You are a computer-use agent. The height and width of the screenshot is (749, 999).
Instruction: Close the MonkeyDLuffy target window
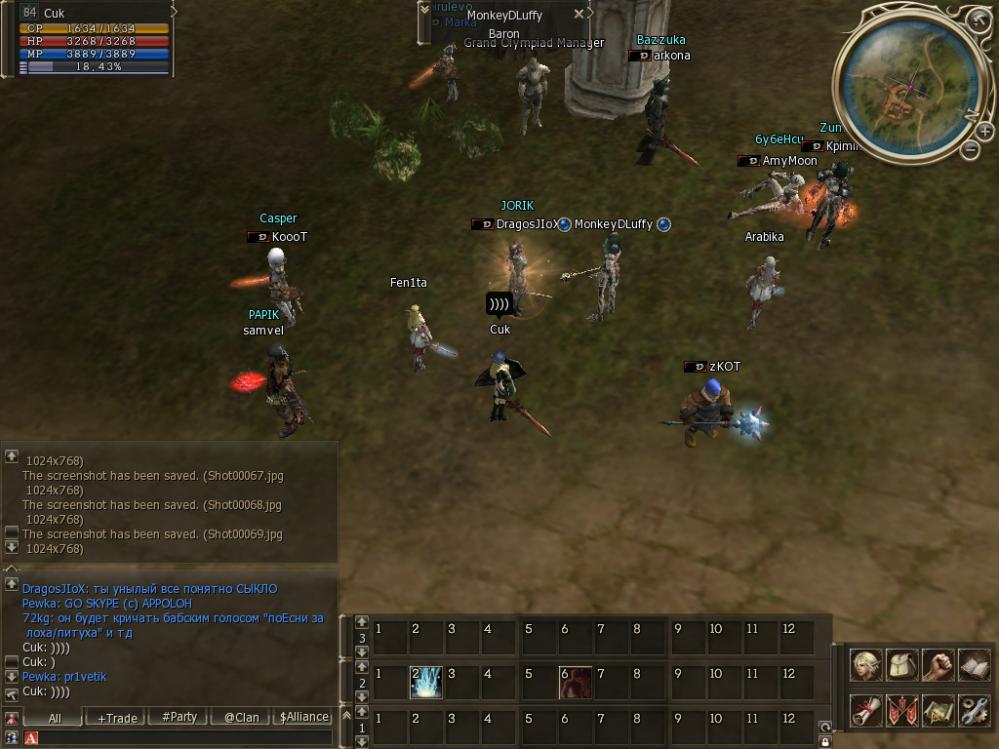click(x=578, y=14)
